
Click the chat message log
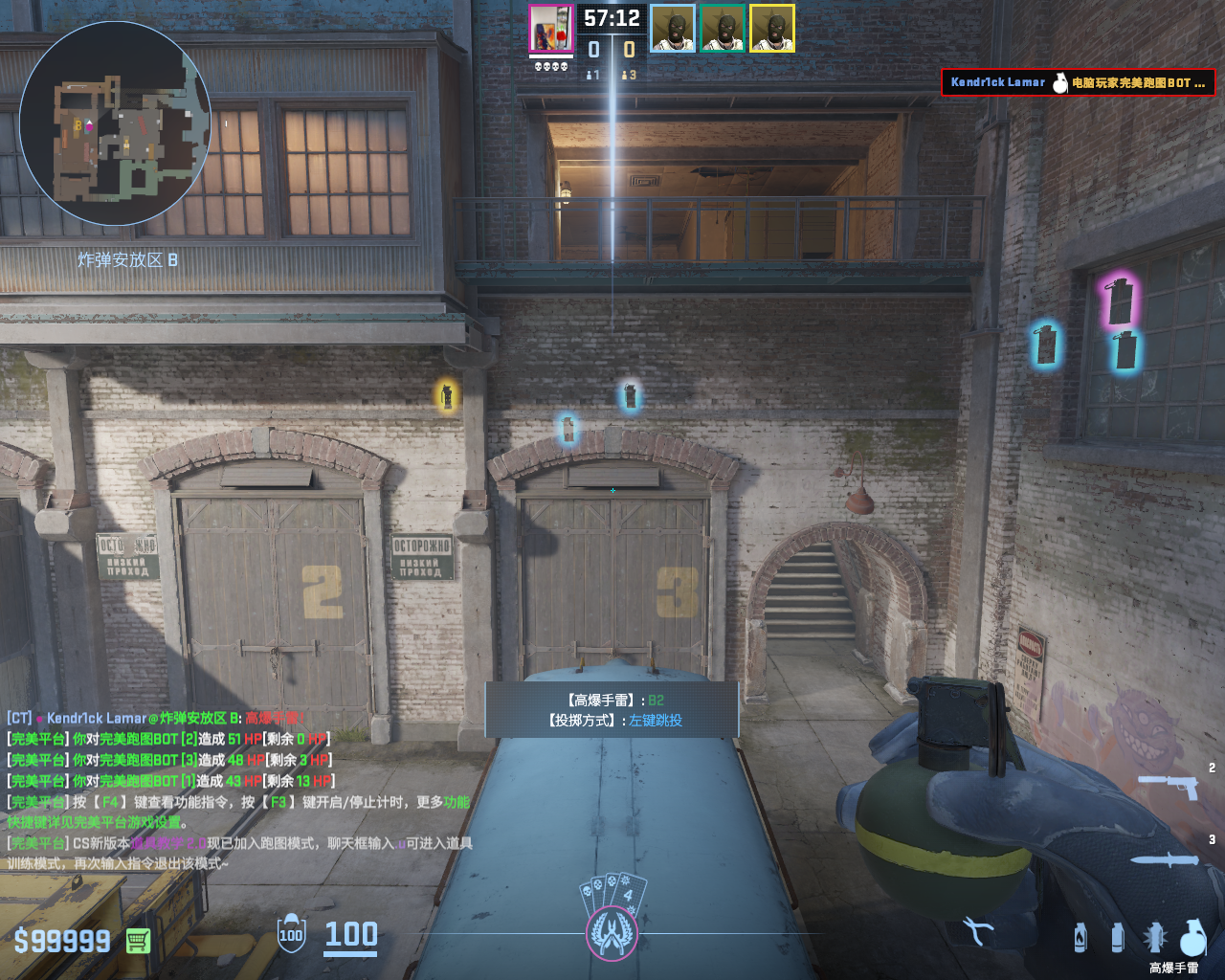(x=239, y=791)
